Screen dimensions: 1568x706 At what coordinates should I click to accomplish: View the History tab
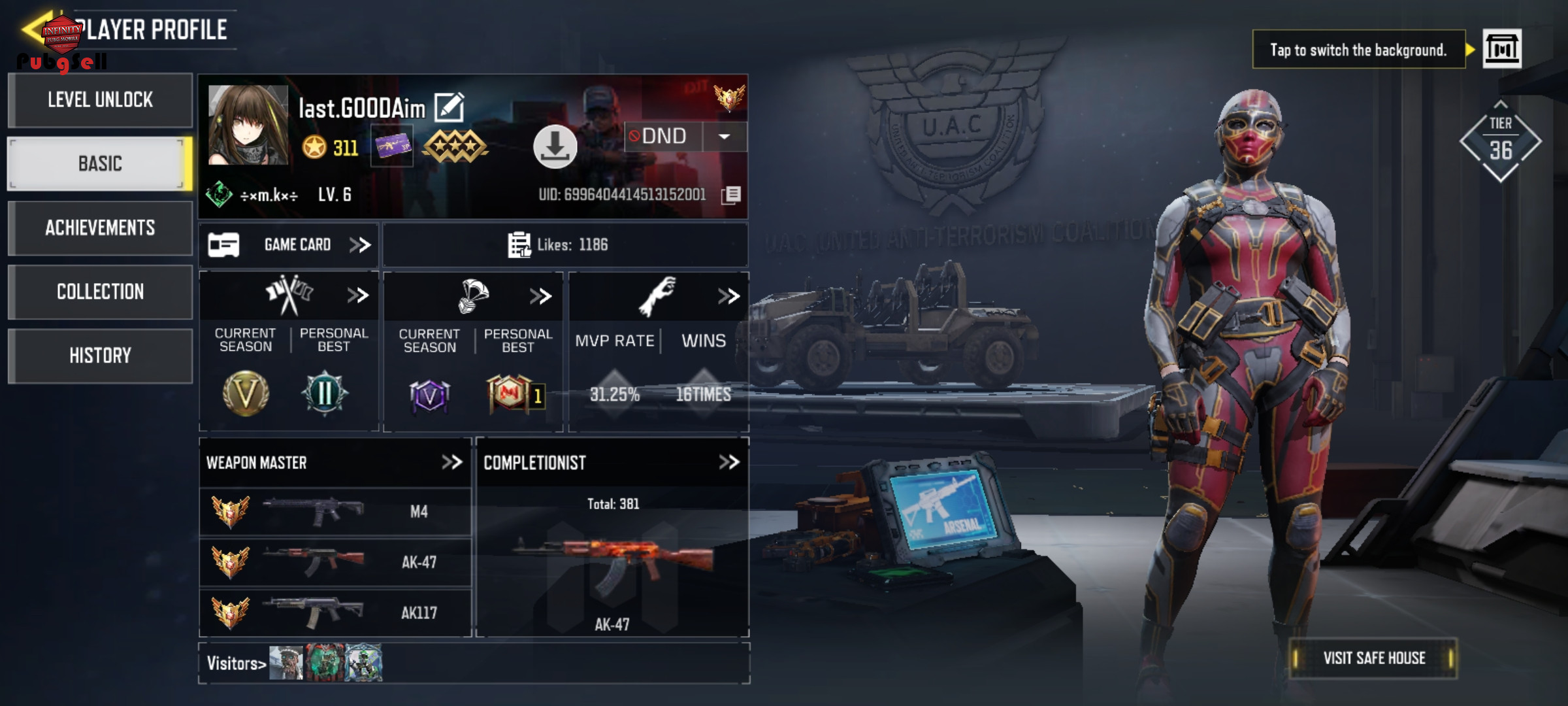[100, 356]
